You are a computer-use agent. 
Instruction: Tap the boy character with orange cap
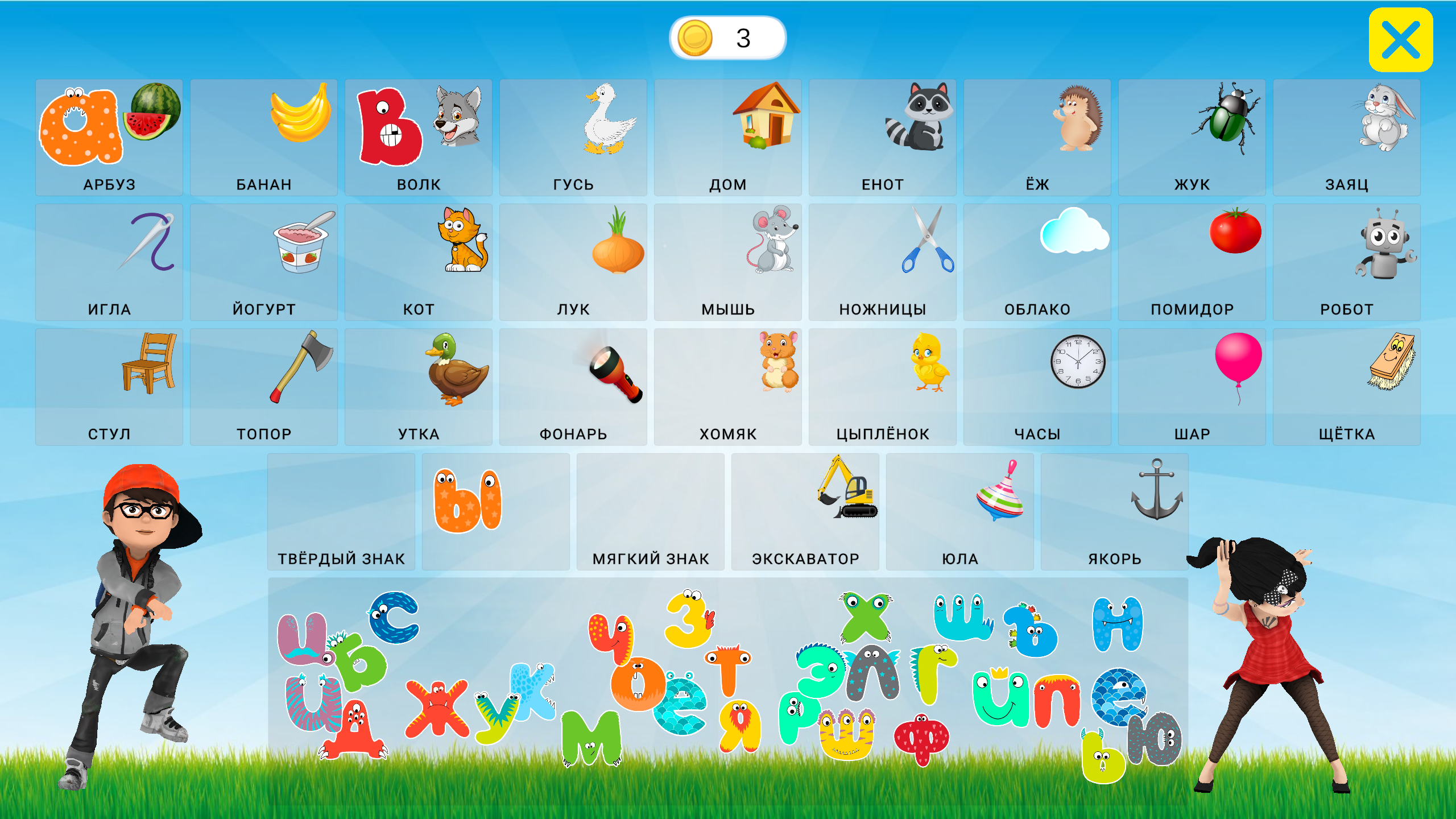[131, 597]
